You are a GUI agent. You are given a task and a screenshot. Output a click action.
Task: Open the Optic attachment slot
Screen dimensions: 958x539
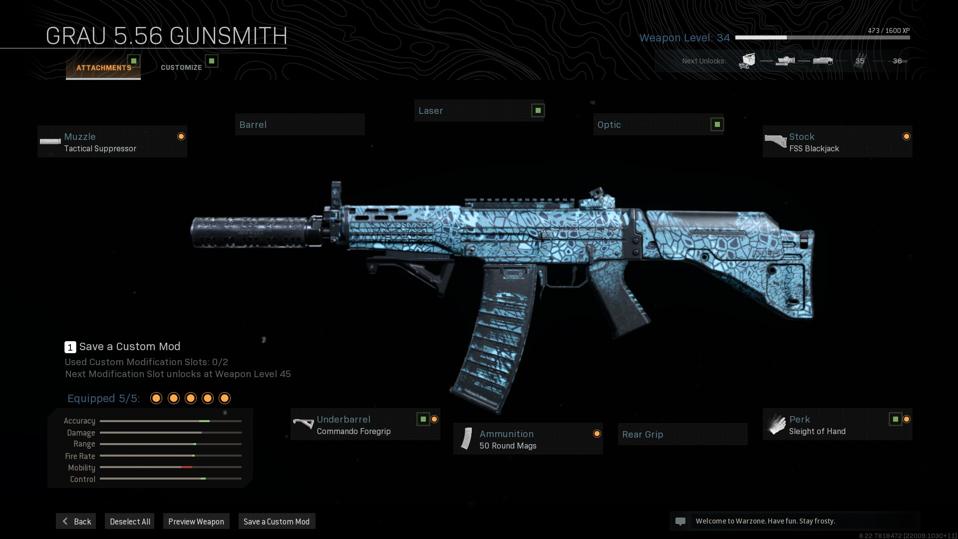tap(658, 125)
